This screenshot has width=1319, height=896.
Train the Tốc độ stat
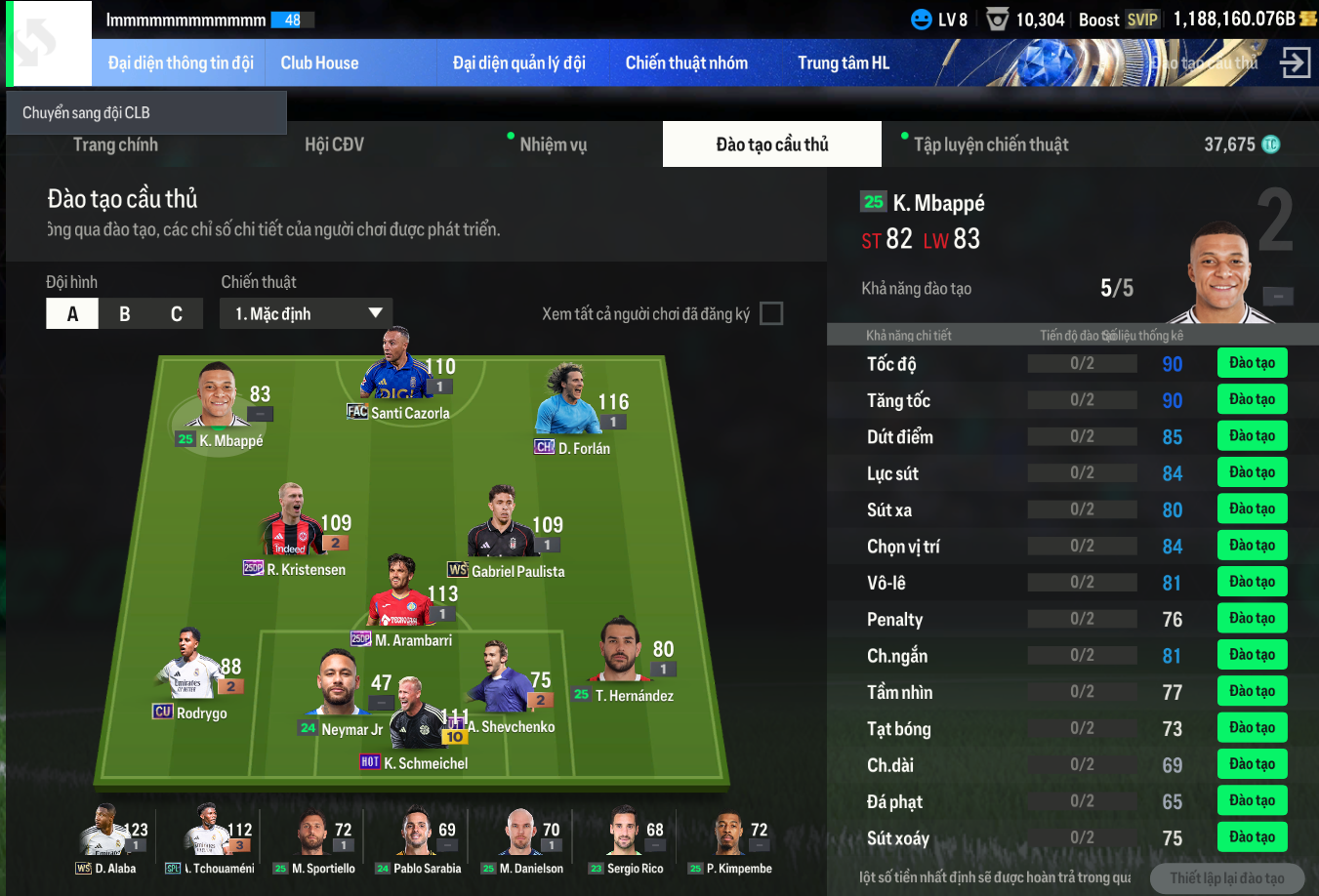[1252, 363]
